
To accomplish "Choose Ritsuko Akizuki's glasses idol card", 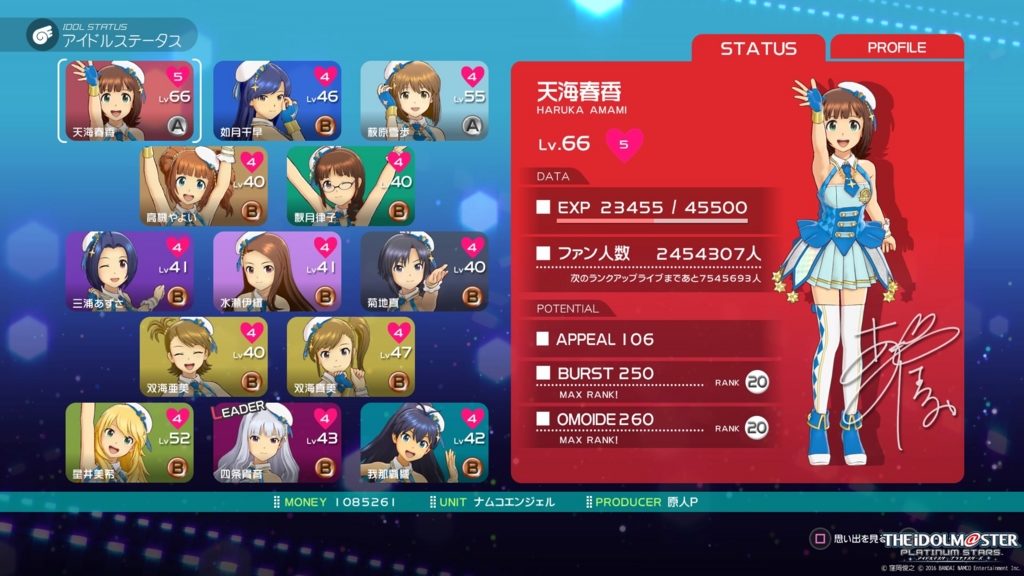I will point(350,186).
